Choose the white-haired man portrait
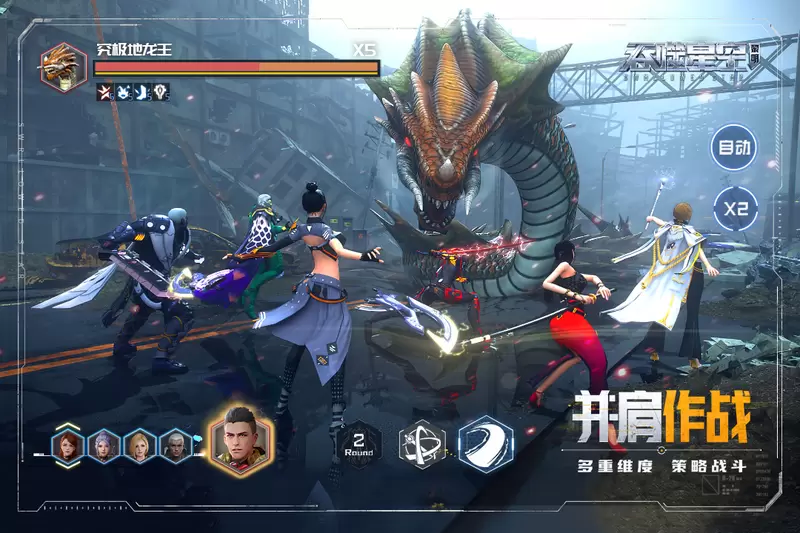The width and height of the screenshot is (800, 533). tap(175, 445)
